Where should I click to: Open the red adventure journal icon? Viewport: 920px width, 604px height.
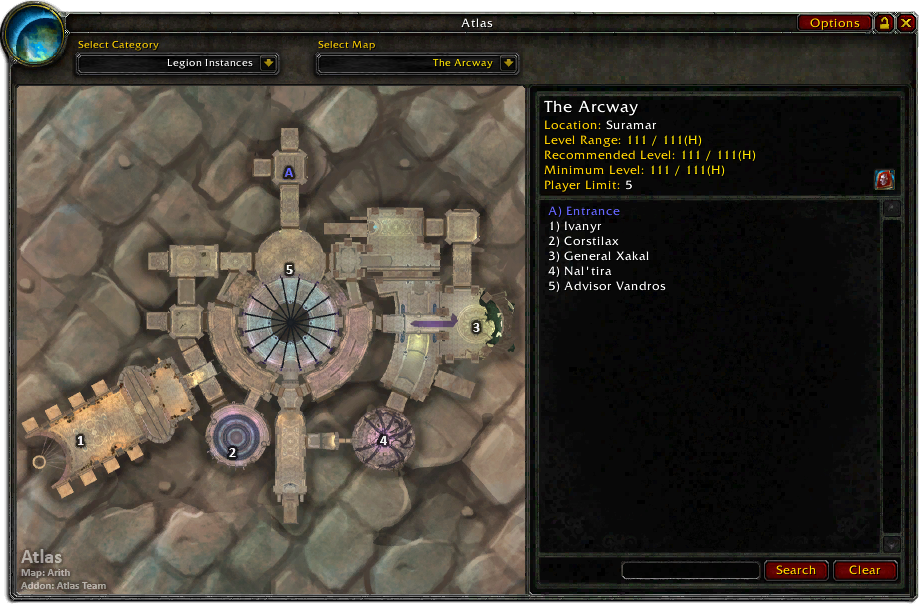pos(884,180)
